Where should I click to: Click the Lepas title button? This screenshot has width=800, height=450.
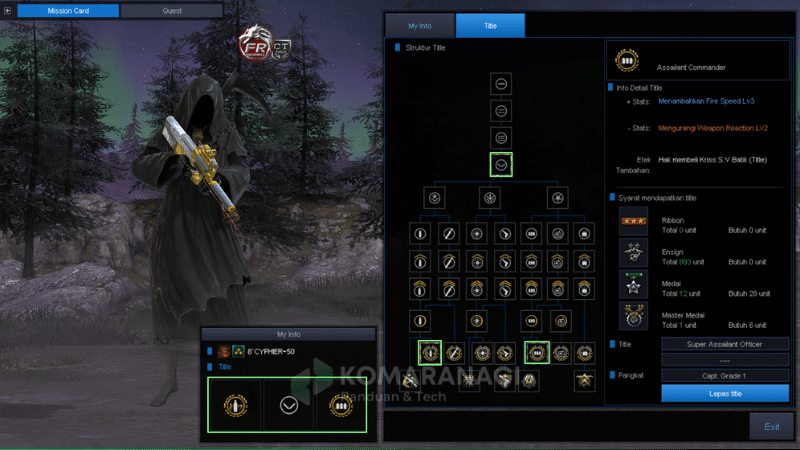(724, 393)
